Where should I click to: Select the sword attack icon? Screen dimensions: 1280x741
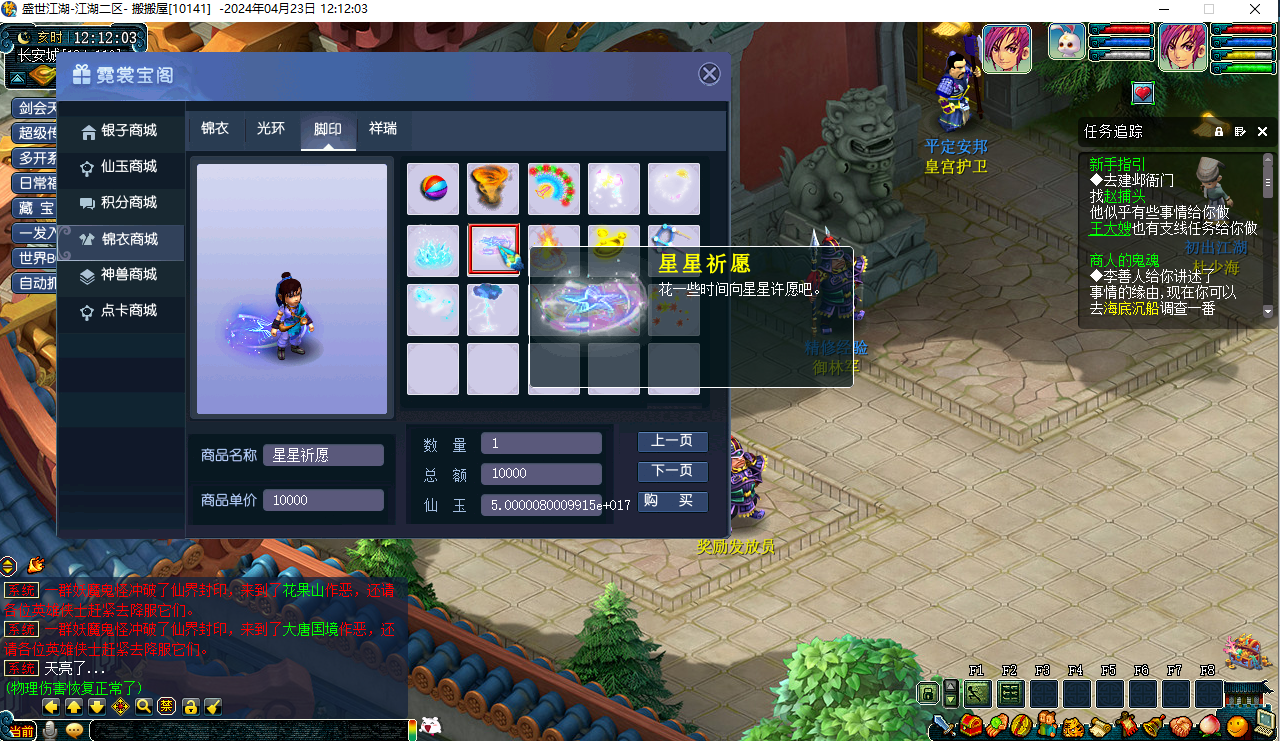(x=942, y=724)
